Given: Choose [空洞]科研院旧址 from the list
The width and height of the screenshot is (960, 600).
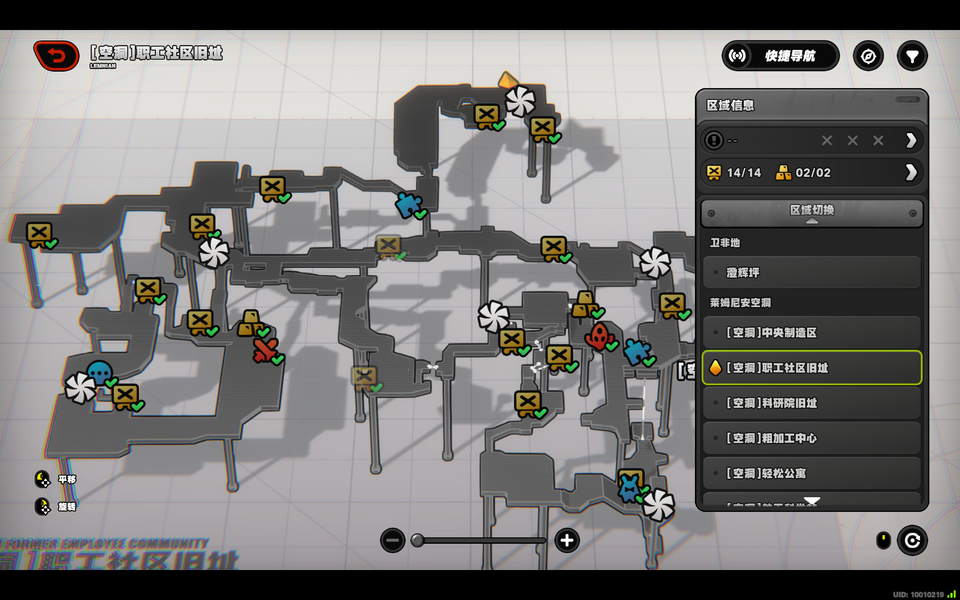Looking at the screenshot, I should 811,403.
